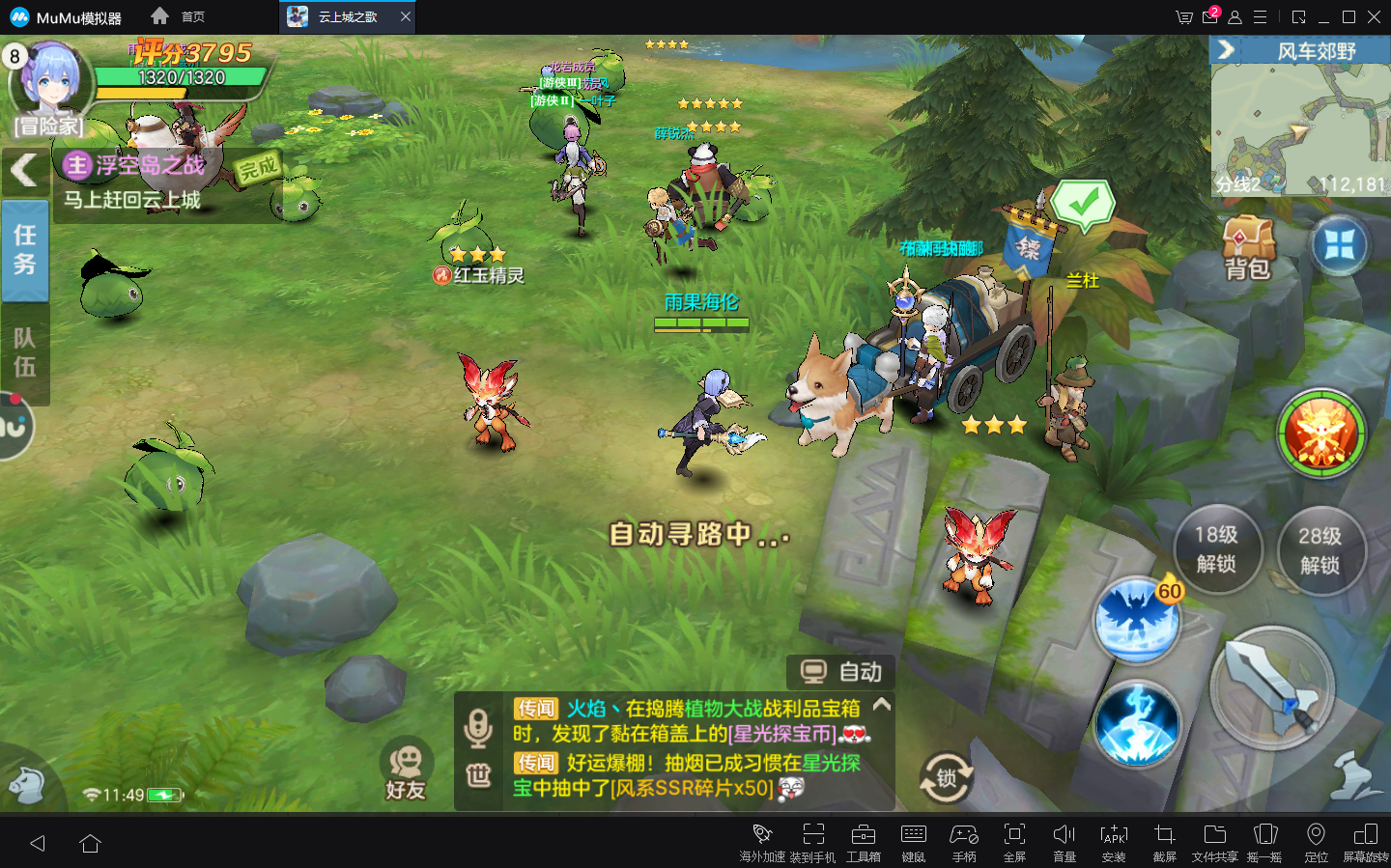This screenshot has width=1391, height=868.
Task: Expand the minimap header arrow
Action: [1226, 50]
